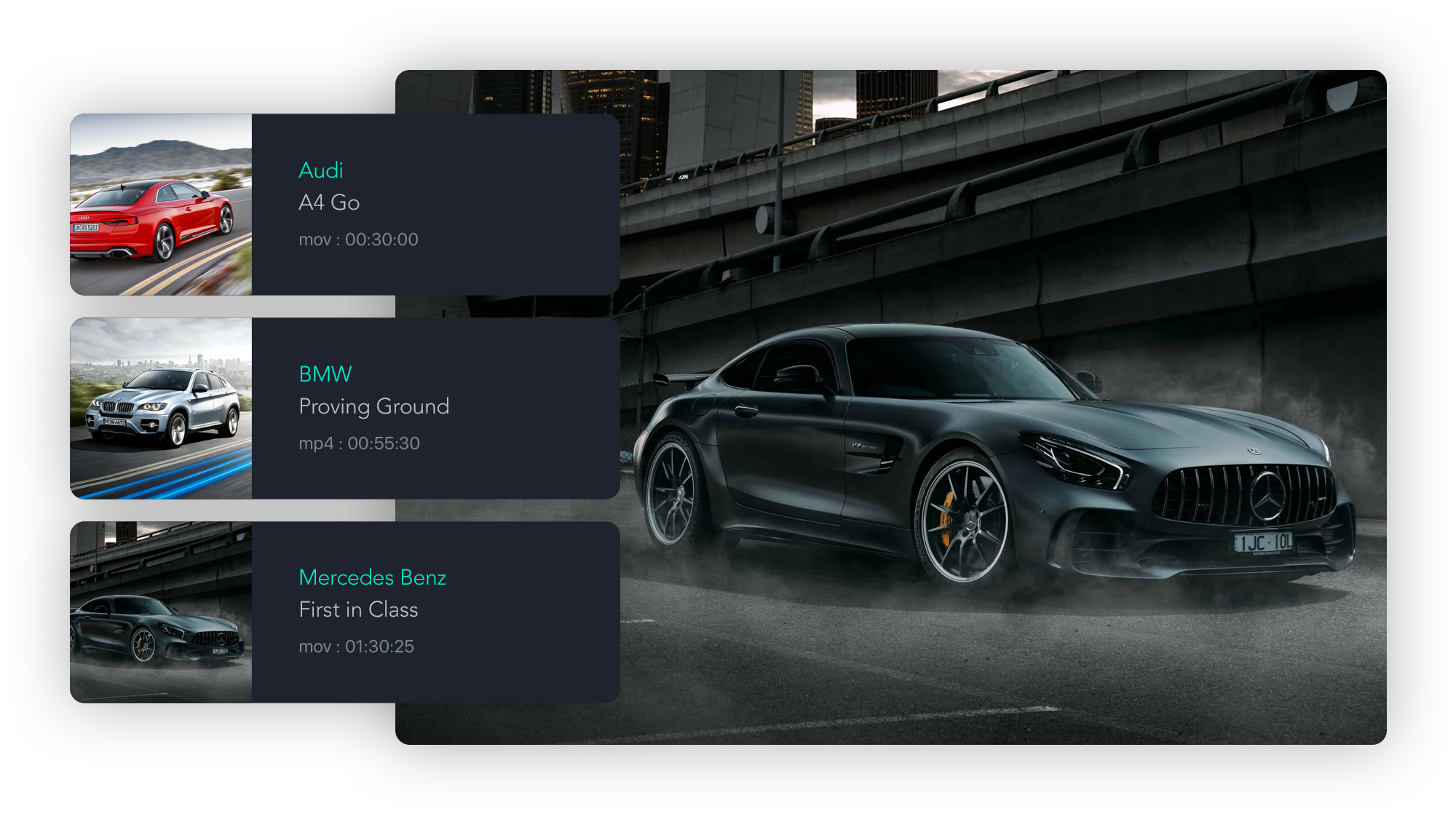Pick the dark Mercedes thumbnail
The width and height of the screenshot is (1456, 814).
point(161,612)
